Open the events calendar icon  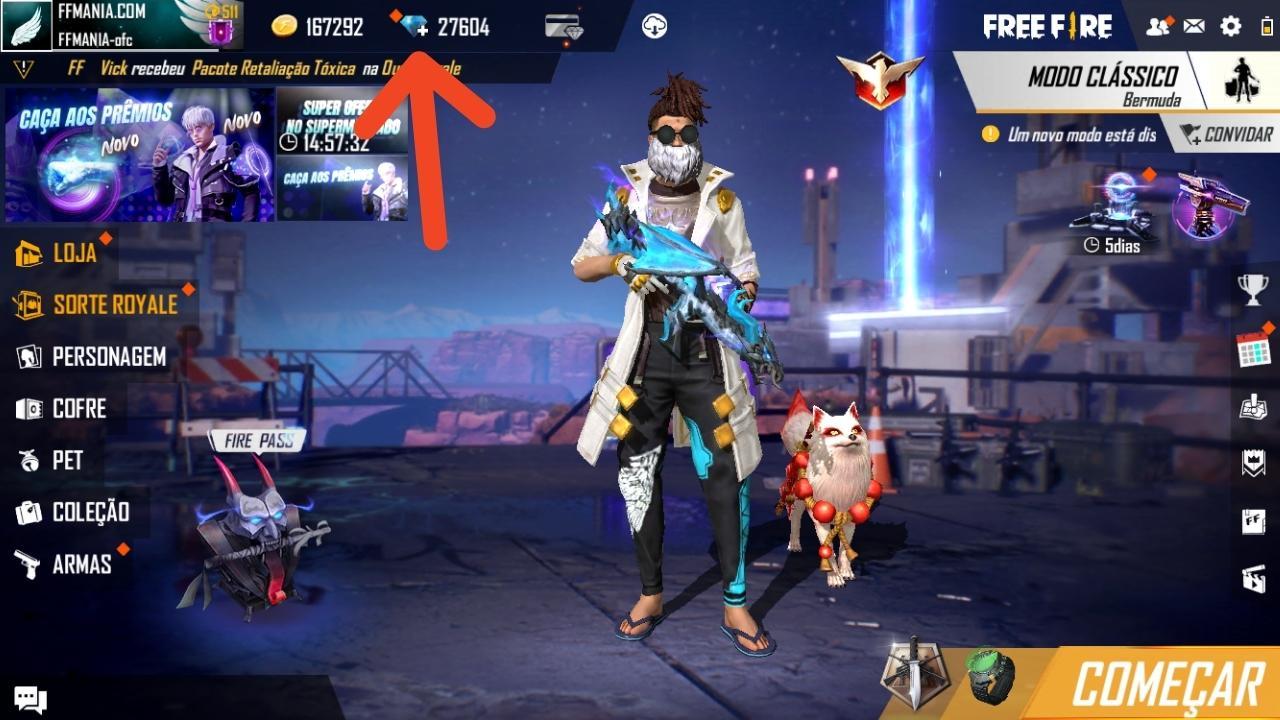click(x=1255, y=352)
